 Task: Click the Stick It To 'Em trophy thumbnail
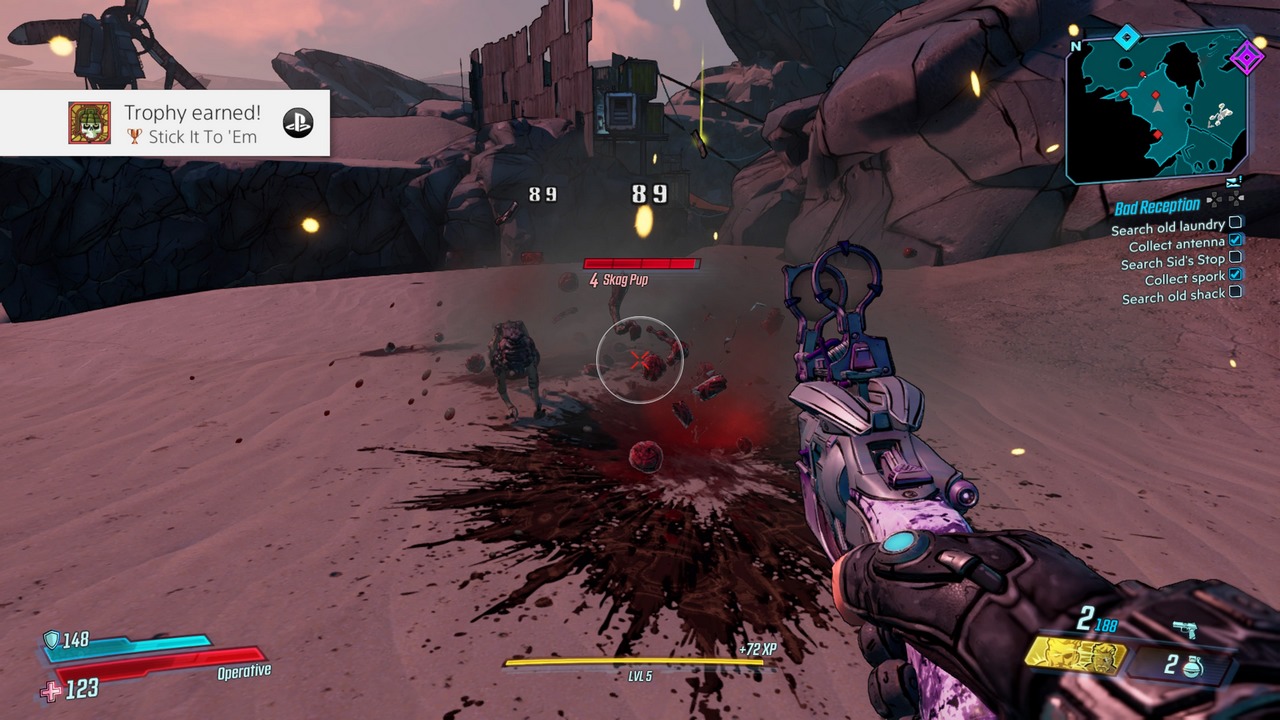(x=89, y=123)
